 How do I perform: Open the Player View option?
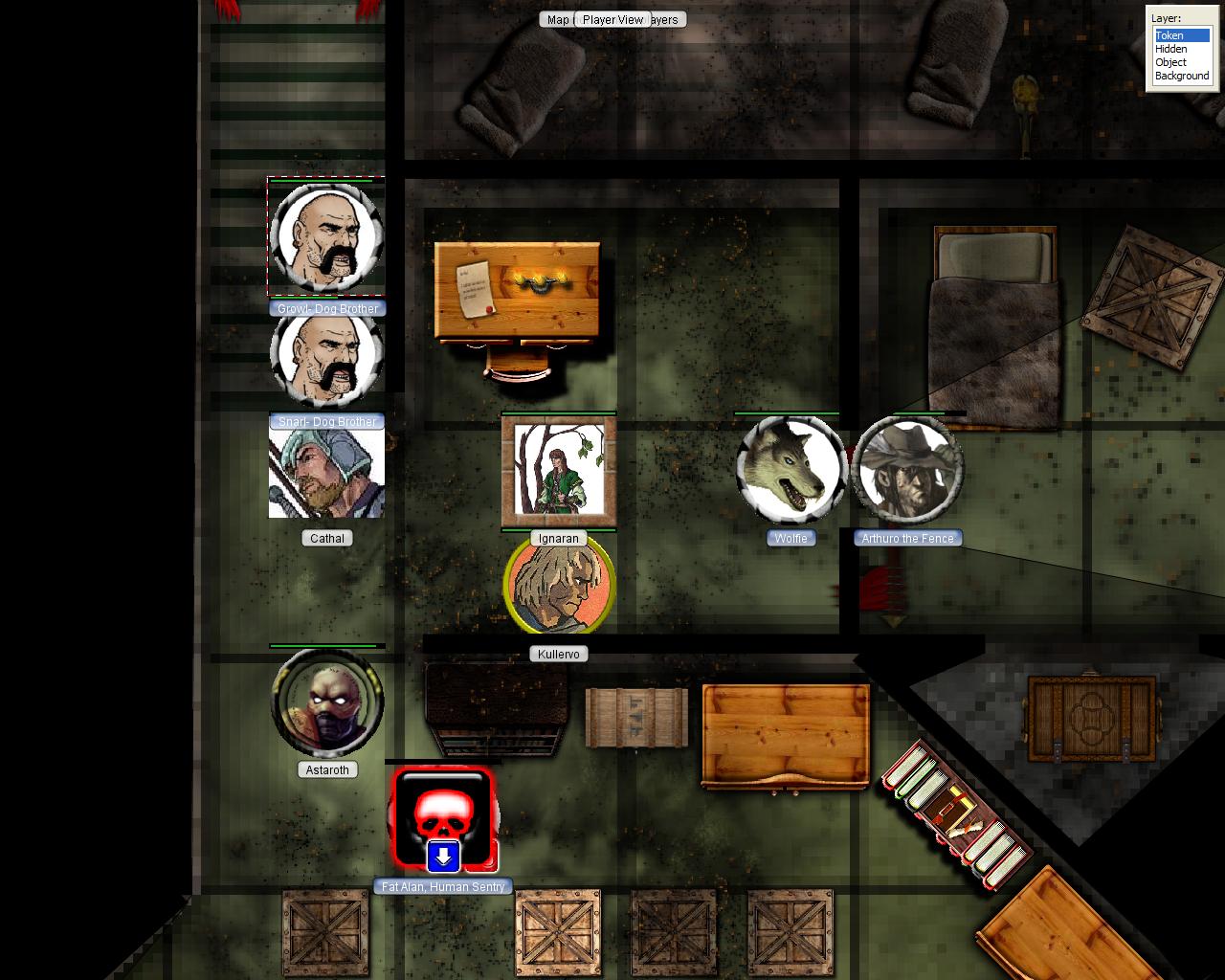(x=613, y=19)
